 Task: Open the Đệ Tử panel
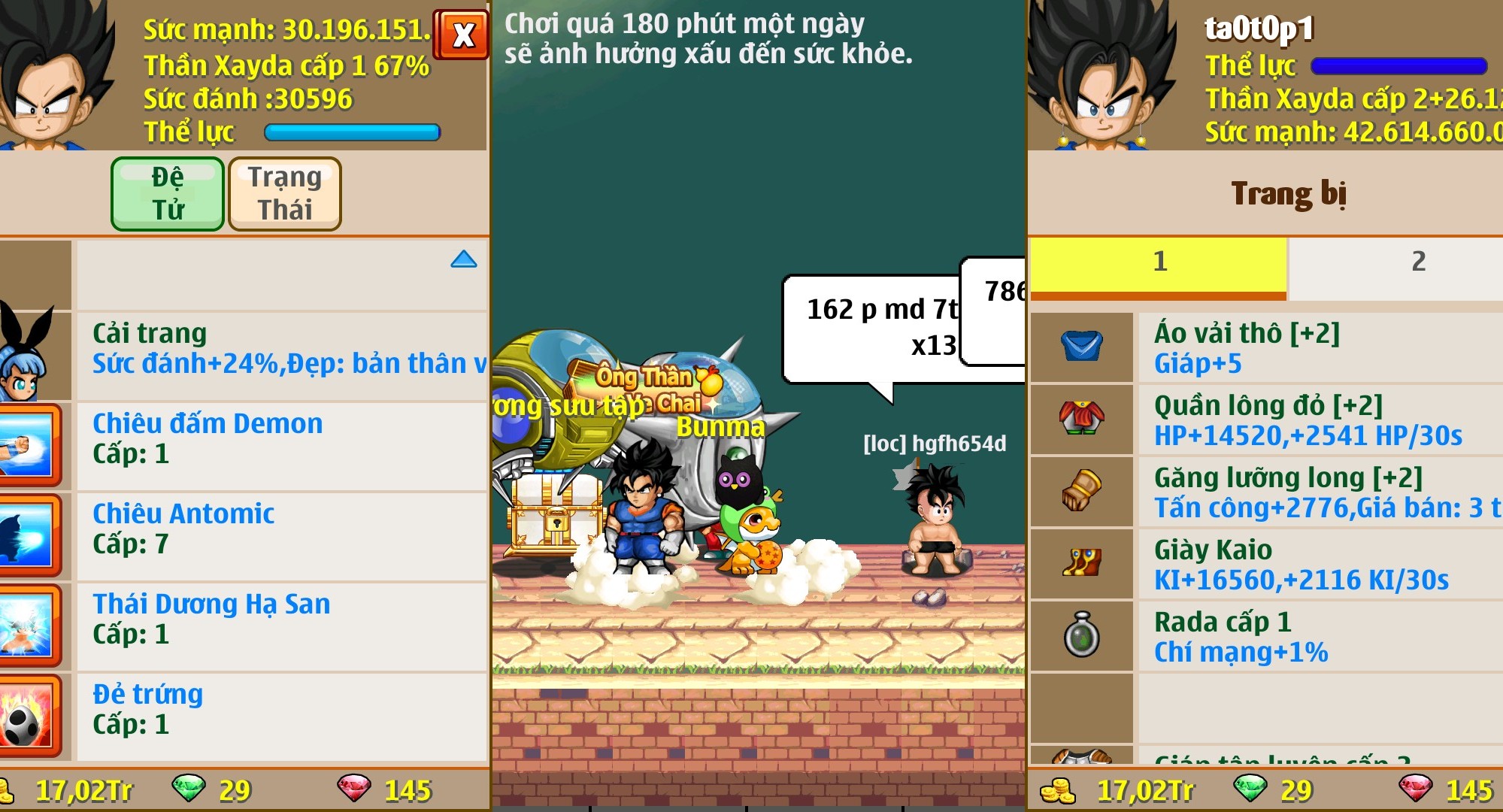[x=167, y=193]
